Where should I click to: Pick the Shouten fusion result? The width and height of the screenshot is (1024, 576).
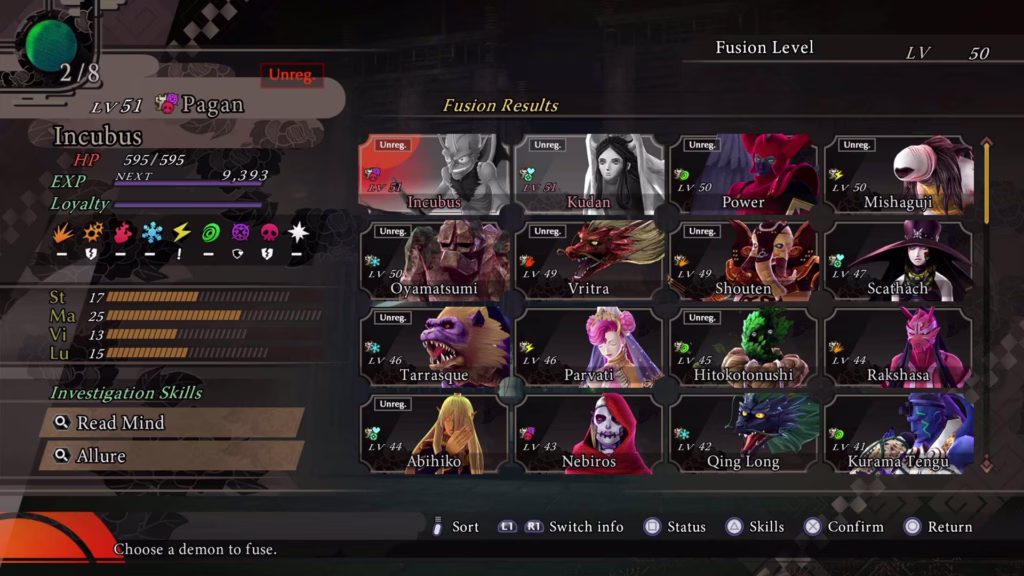[743, 262]
